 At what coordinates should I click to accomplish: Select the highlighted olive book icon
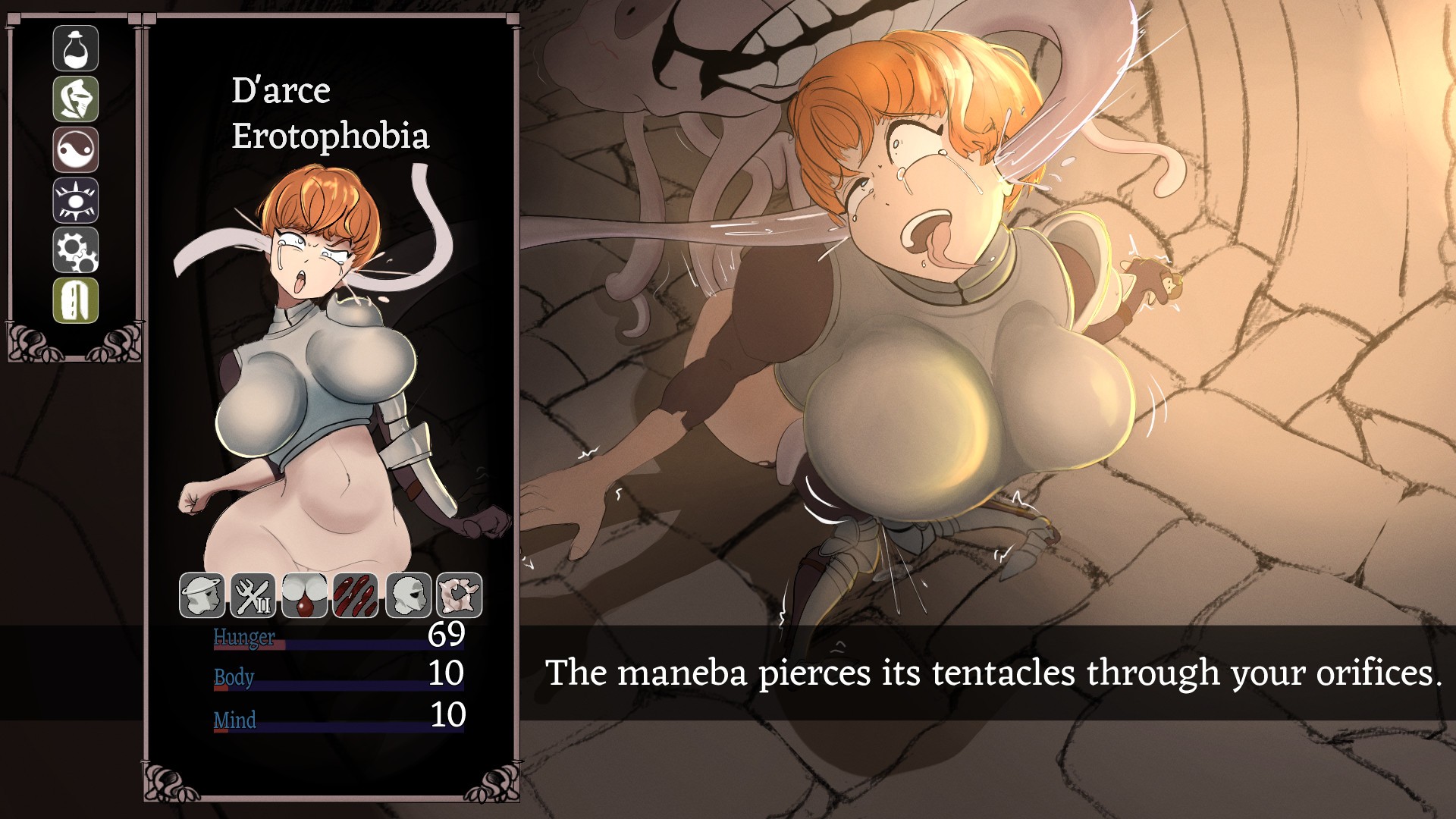76,300
